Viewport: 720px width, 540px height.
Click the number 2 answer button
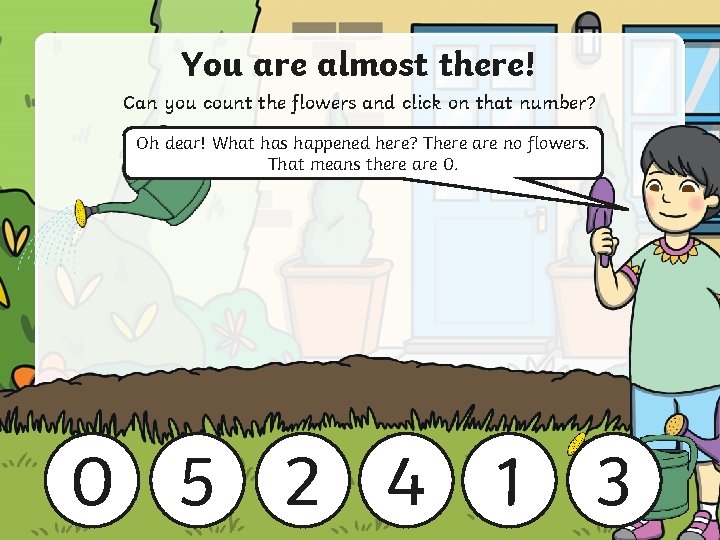coord(301,481)
